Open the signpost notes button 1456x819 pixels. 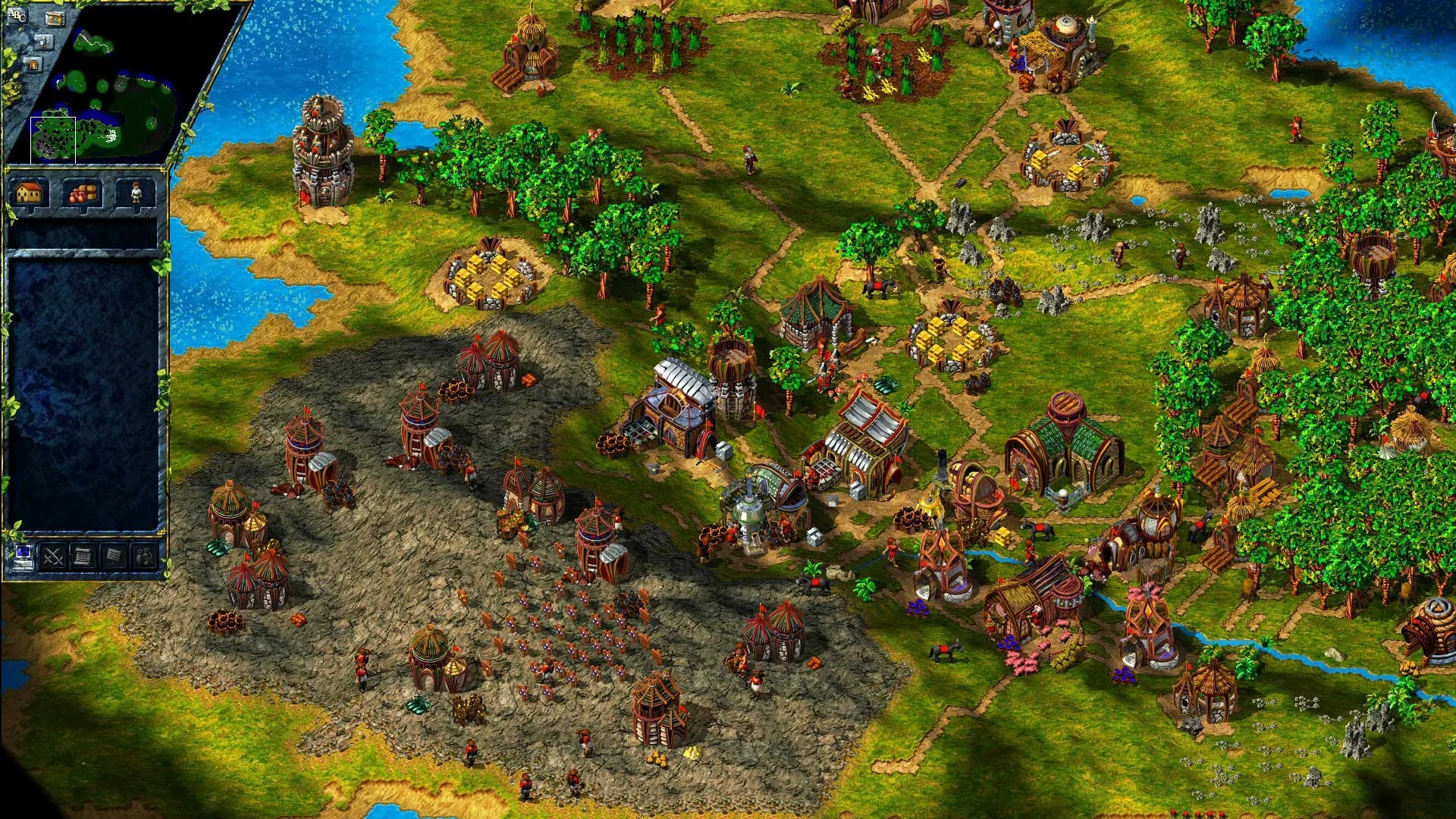point(113,557)
